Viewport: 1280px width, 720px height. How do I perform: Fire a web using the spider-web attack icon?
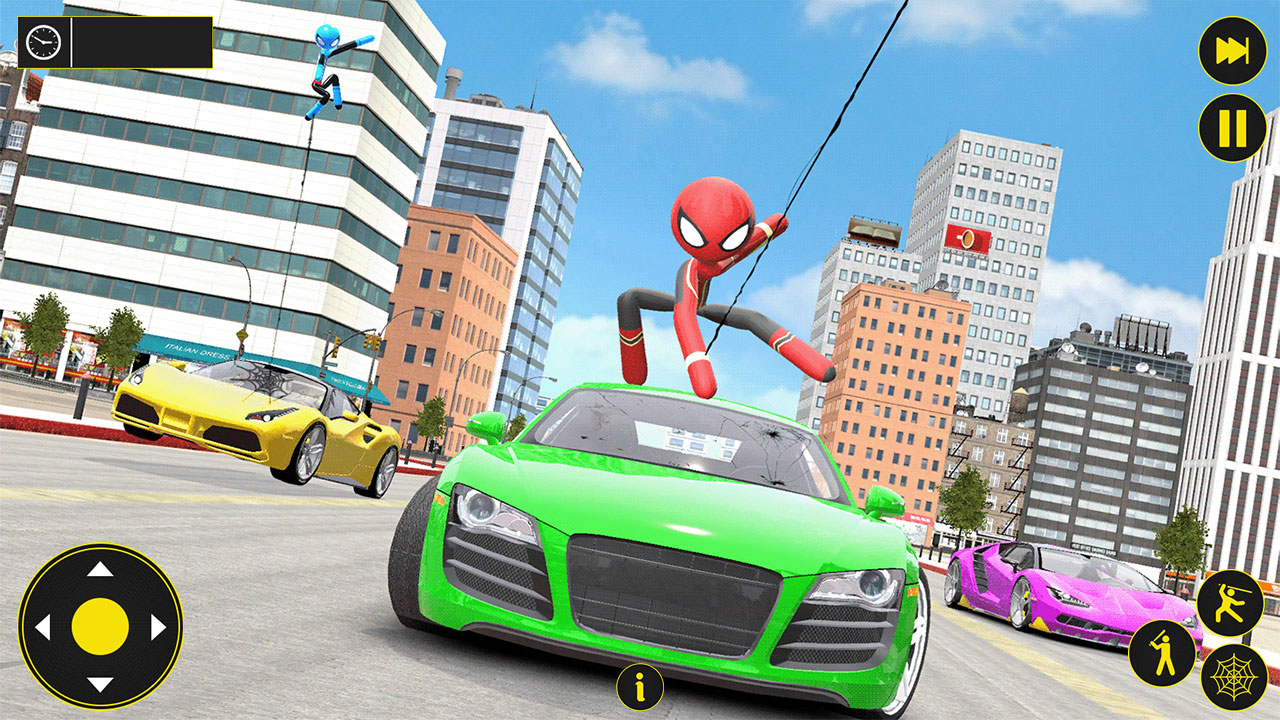click(1232, 678)
